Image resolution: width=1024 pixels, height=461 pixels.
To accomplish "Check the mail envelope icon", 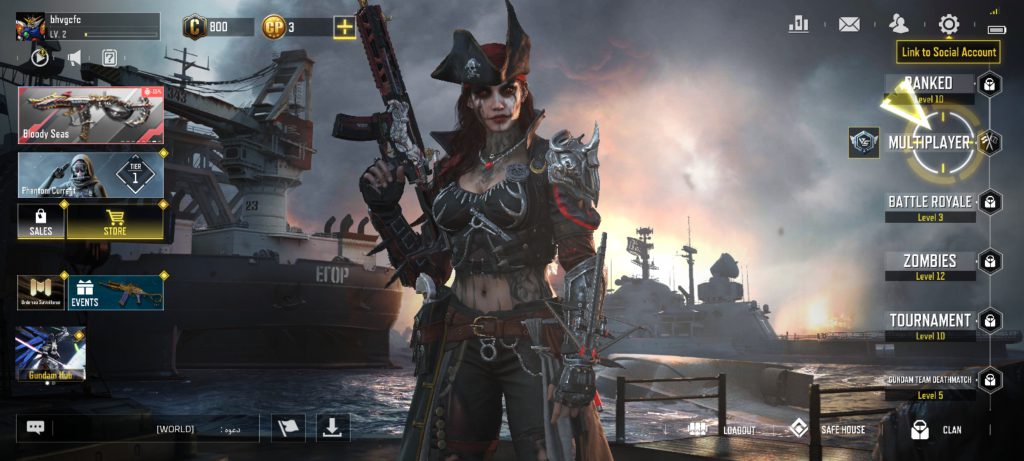I will [x=849, y=24].
